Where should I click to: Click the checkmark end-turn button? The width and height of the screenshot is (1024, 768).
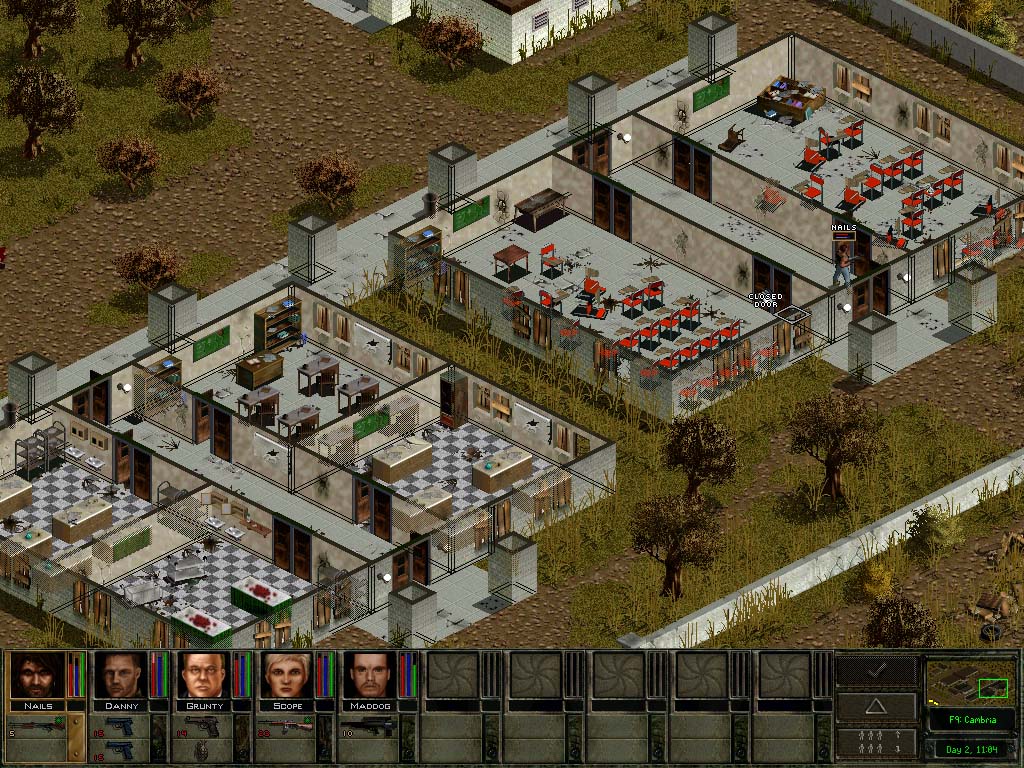pyautogui.click(x=876, y=670)
